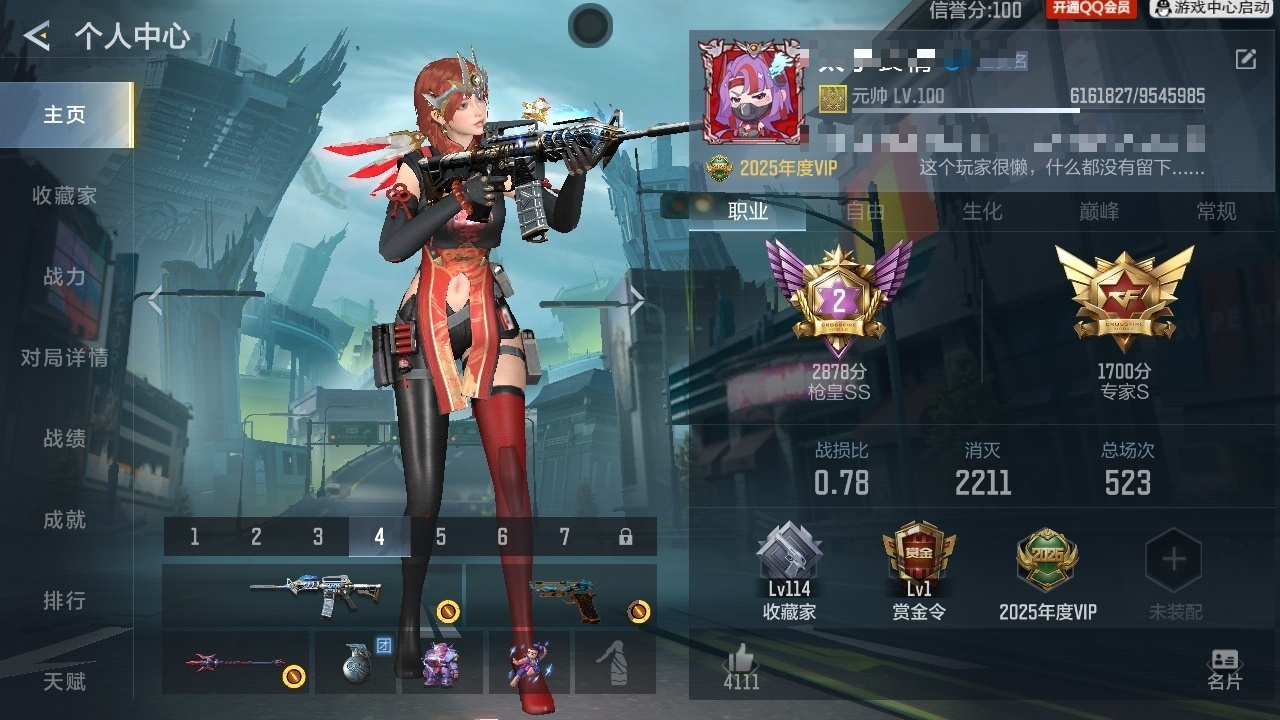Open the 收藏家 side menu
This screenshot has width=1280, height=720.
coord(65,196)
